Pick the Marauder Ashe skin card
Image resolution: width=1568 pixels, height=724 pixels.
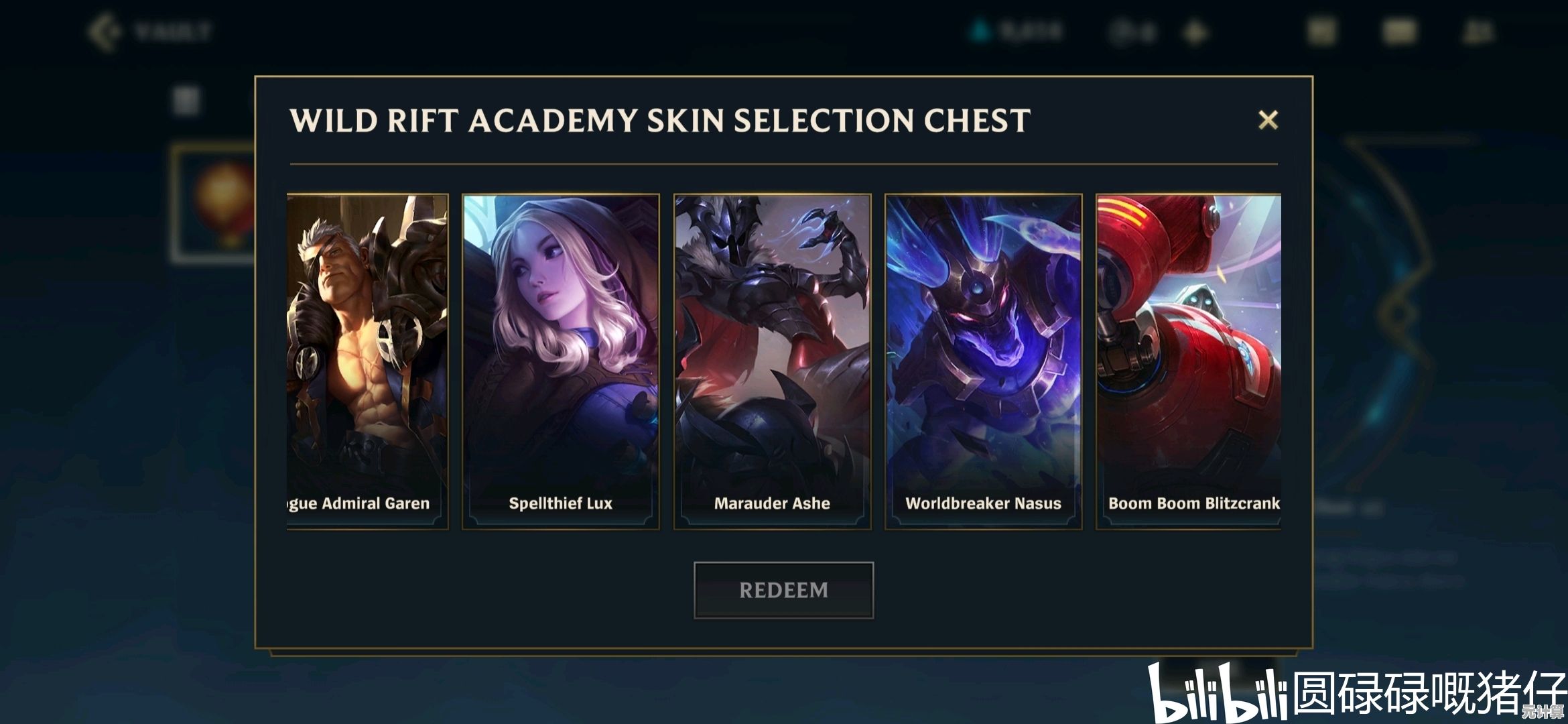(x=772, y=362)
